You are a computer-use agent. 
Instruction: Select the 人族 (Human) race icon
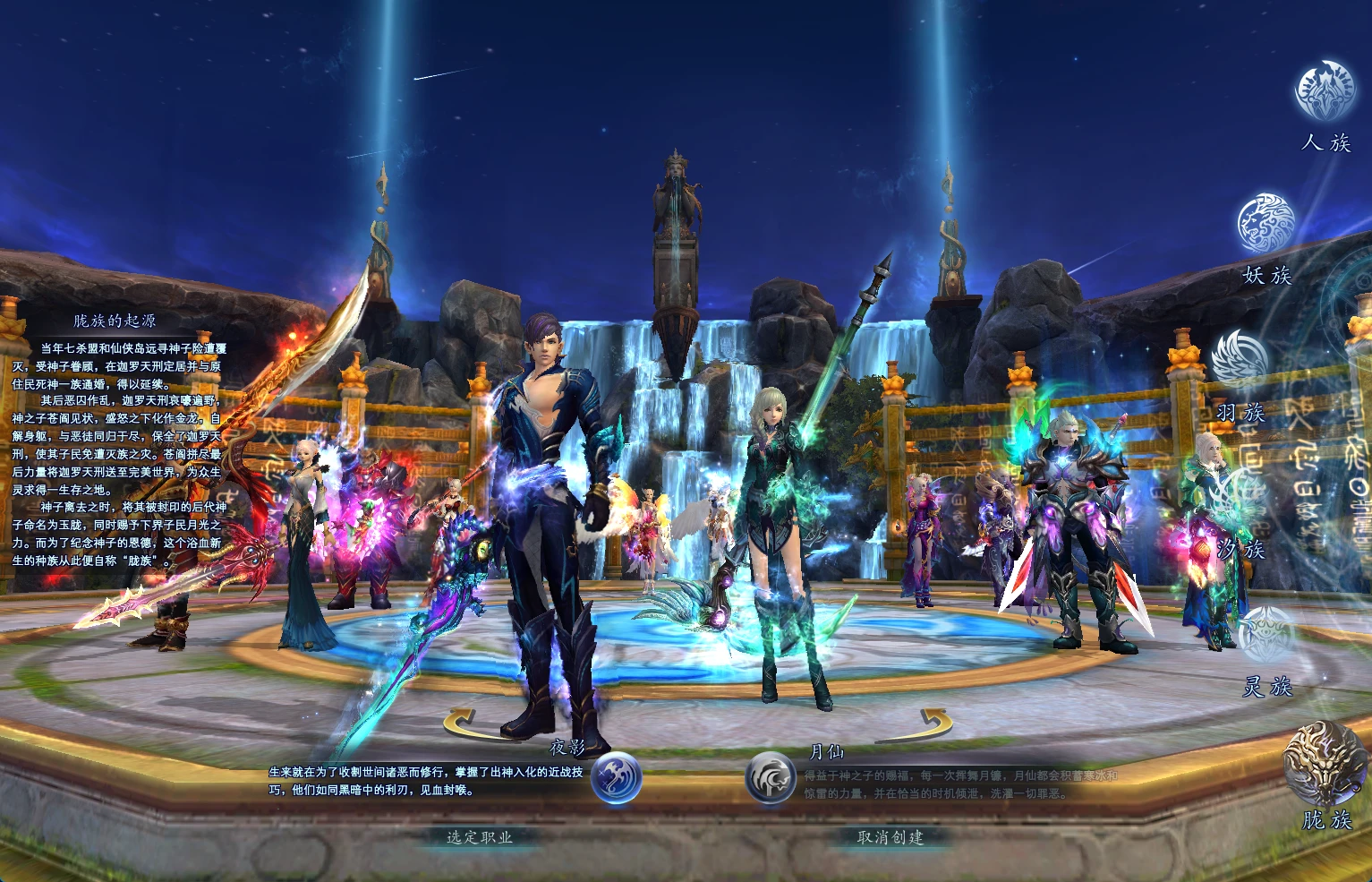click(1325, 90)
